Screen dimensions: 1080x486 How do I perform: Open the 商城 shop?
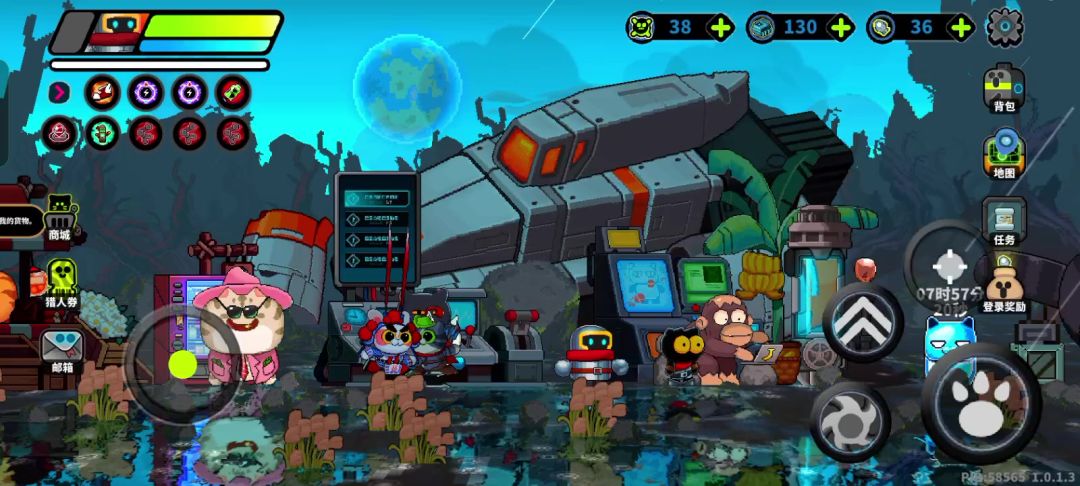[60, 217]
